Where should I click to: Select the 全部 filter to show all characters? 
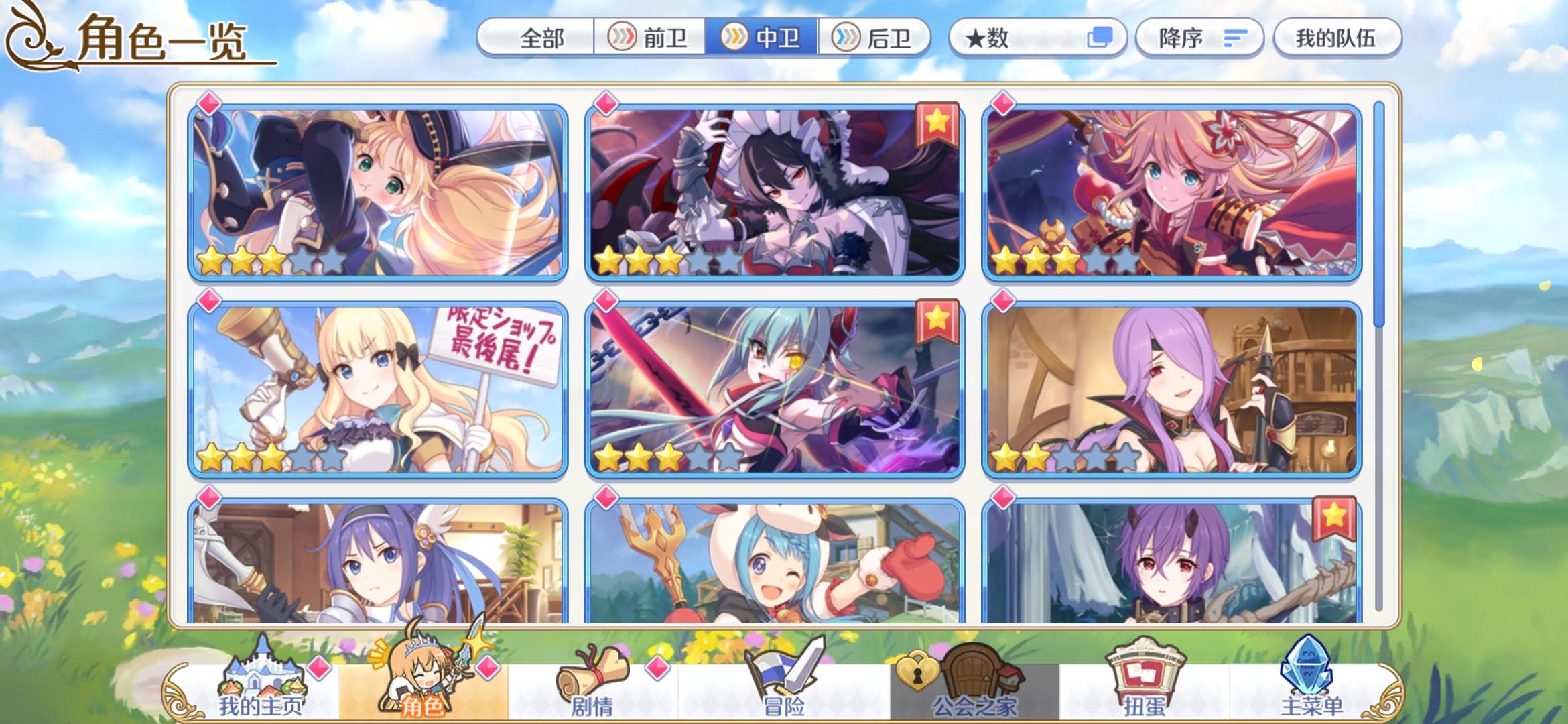(542, 38)
